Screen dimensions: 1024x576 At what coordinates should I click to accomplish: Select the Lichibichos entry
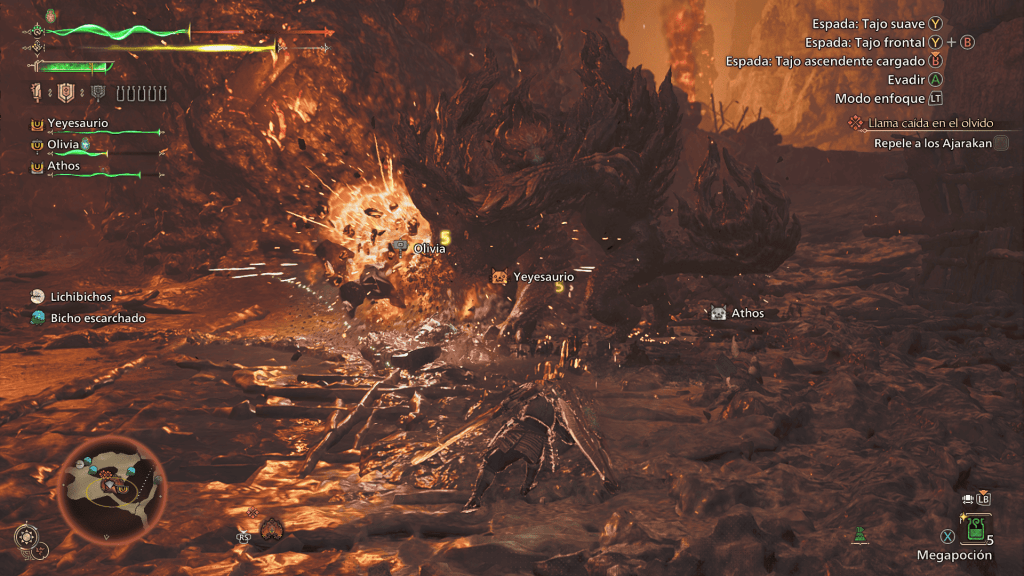pyautogui.click(x=81, y=297)
